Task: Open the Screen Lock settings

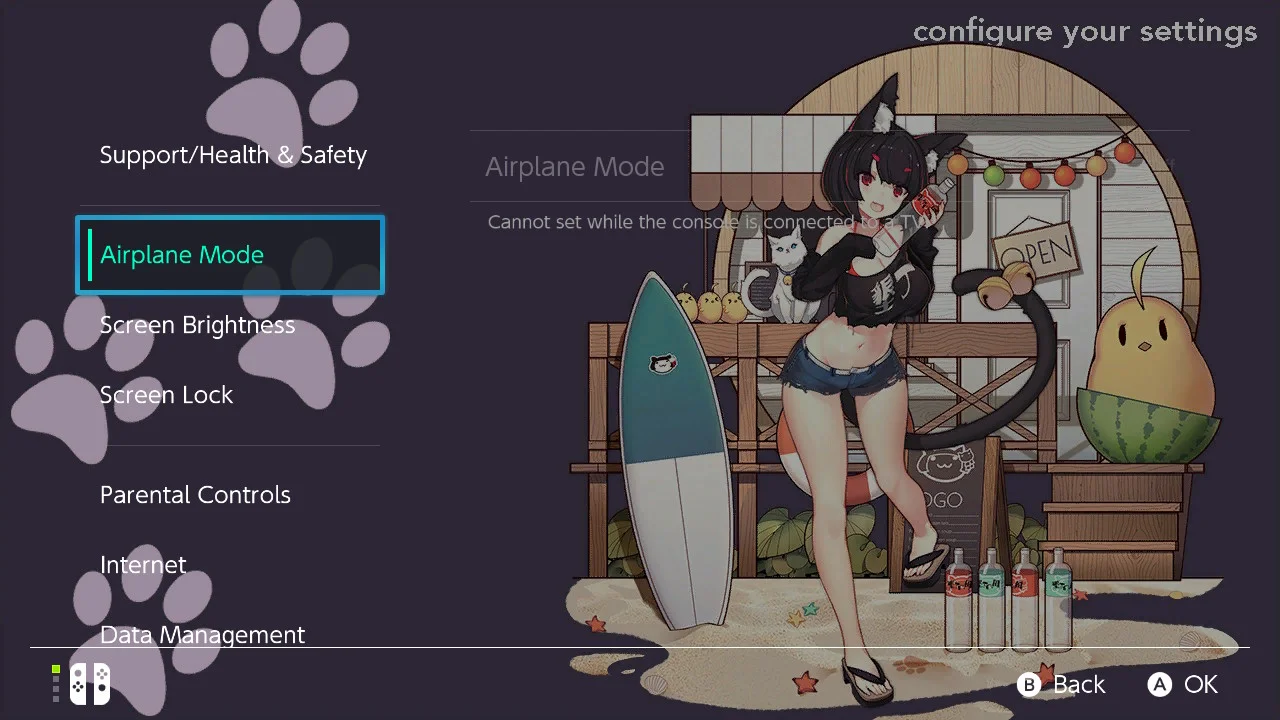Action: point(167,395)
